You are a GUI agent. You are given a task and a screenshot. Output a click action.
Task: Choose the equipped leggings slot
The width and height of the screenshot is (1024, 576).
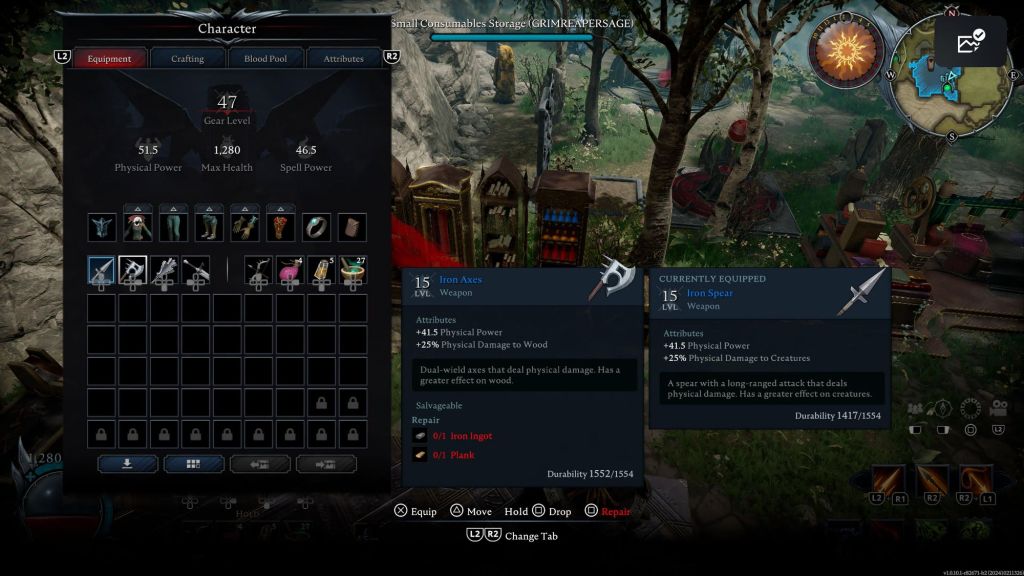point(173,227)
